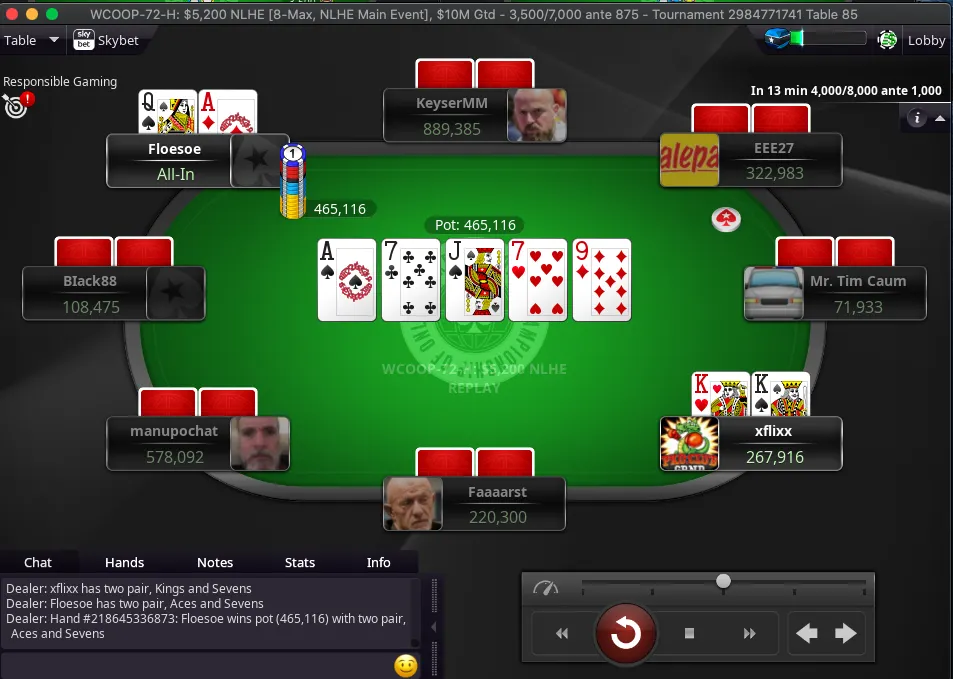Replay the hand with the red button
This screenshot has height=679, width=953.
tap(626, 633)
